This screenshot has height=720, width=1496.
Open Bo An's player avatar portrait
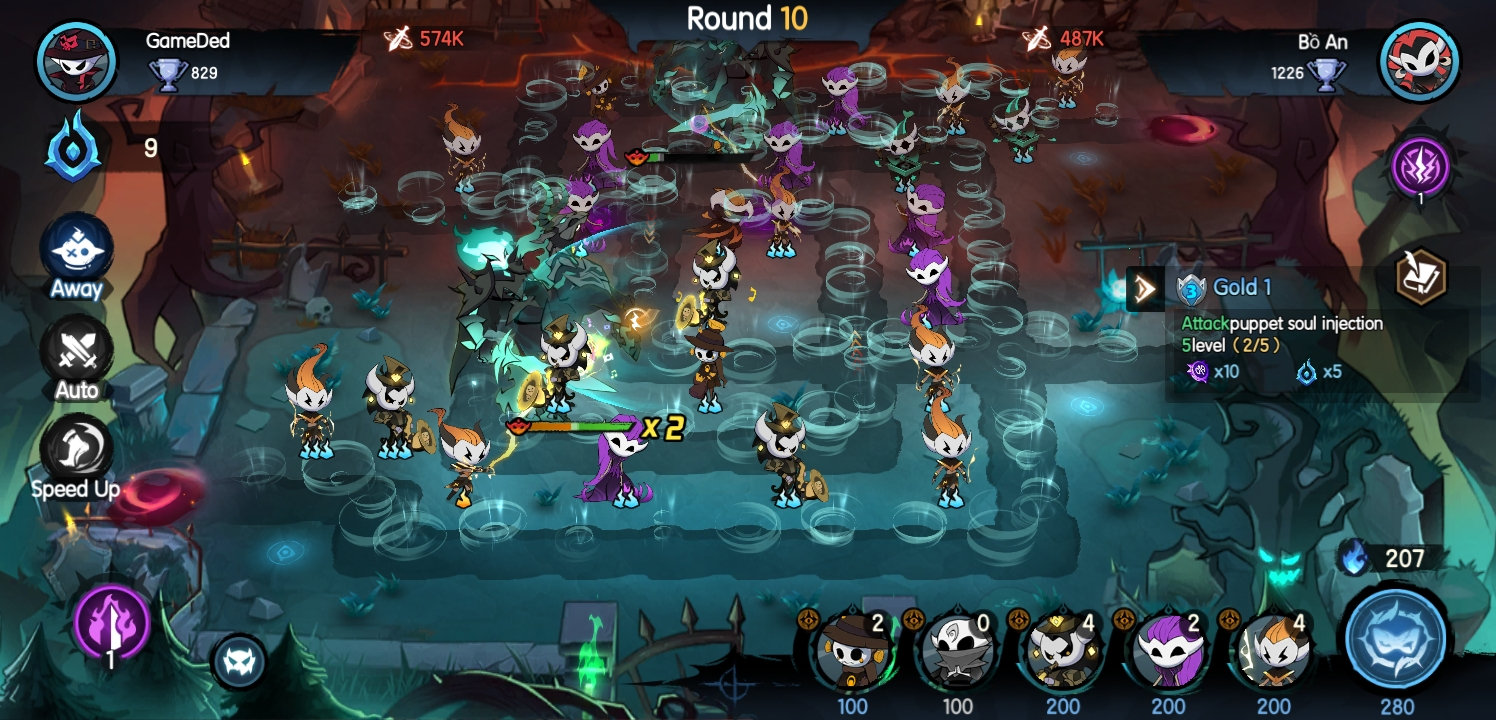tap(1420, 61)
